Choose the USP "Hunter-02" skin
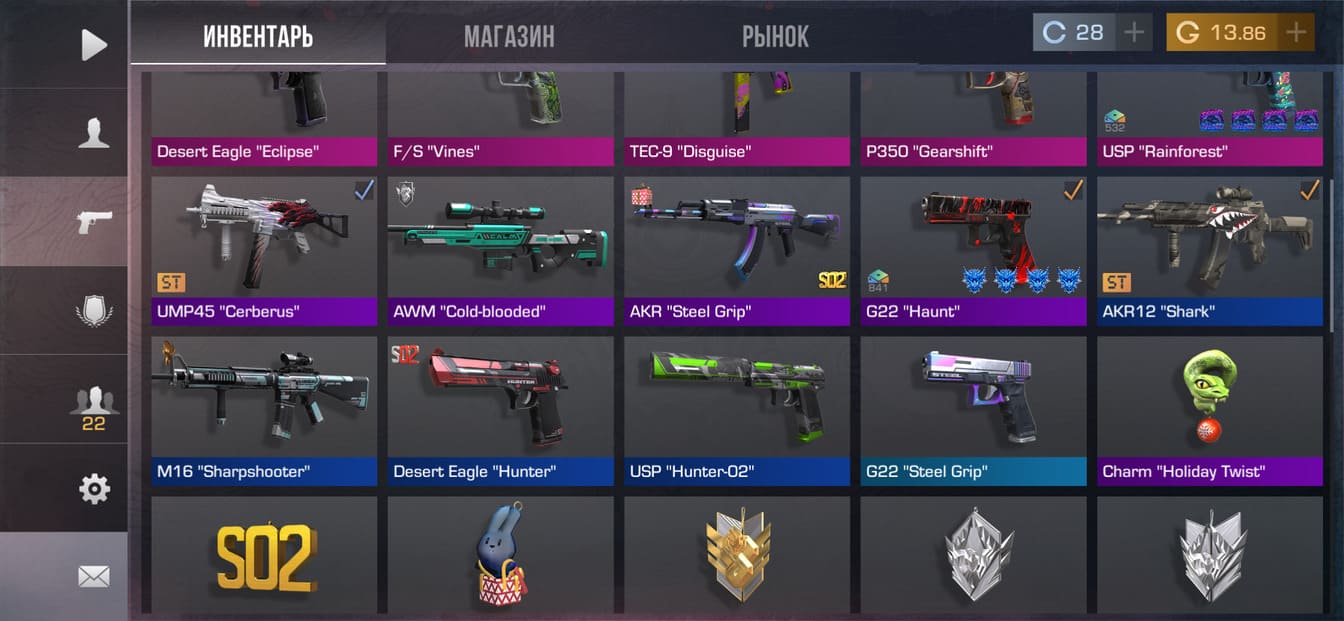1344x621 pixels. [x=736, y=410]
